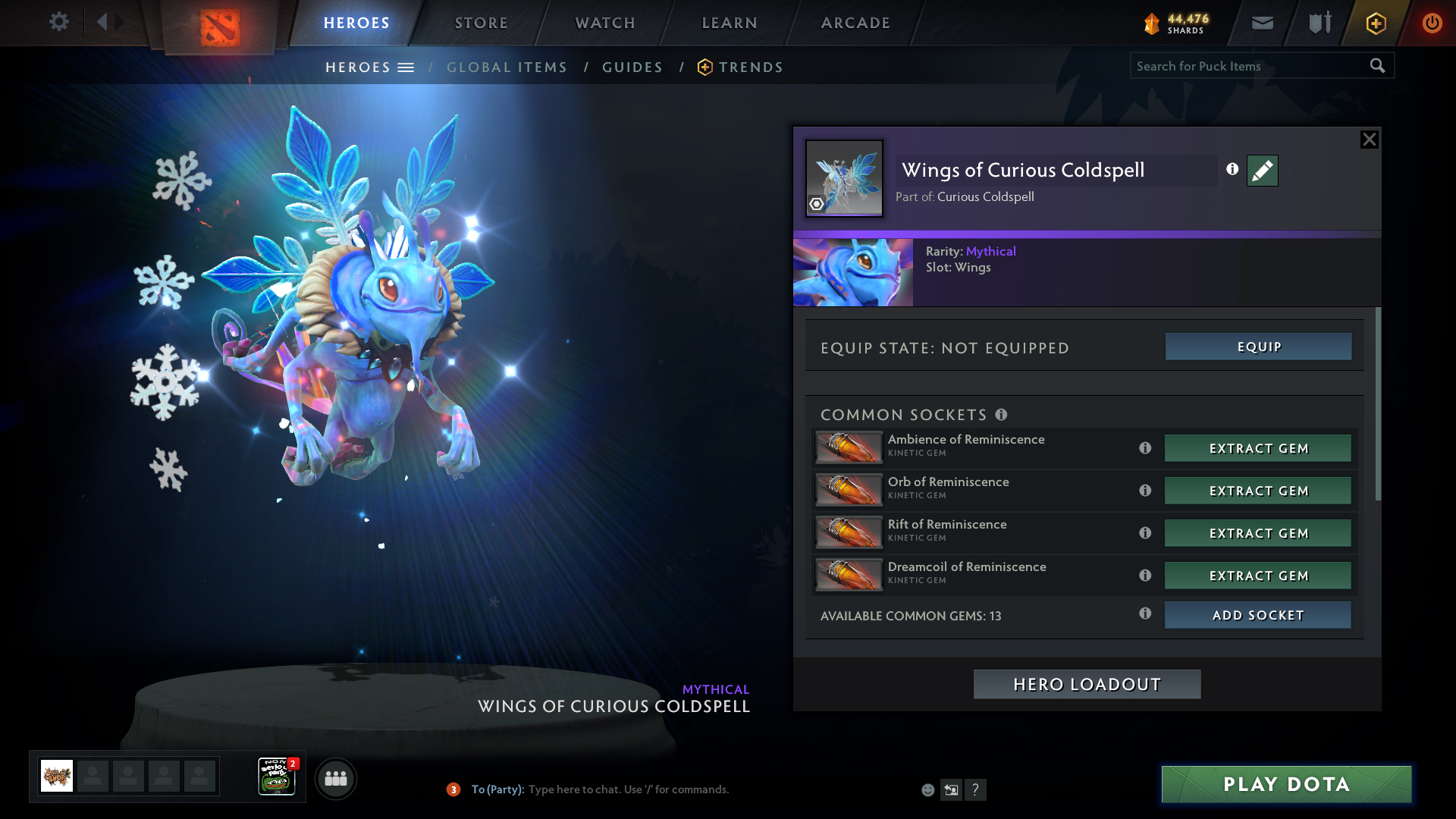Click the red power quit button
1456x819 pixels.
point(1432,23)
